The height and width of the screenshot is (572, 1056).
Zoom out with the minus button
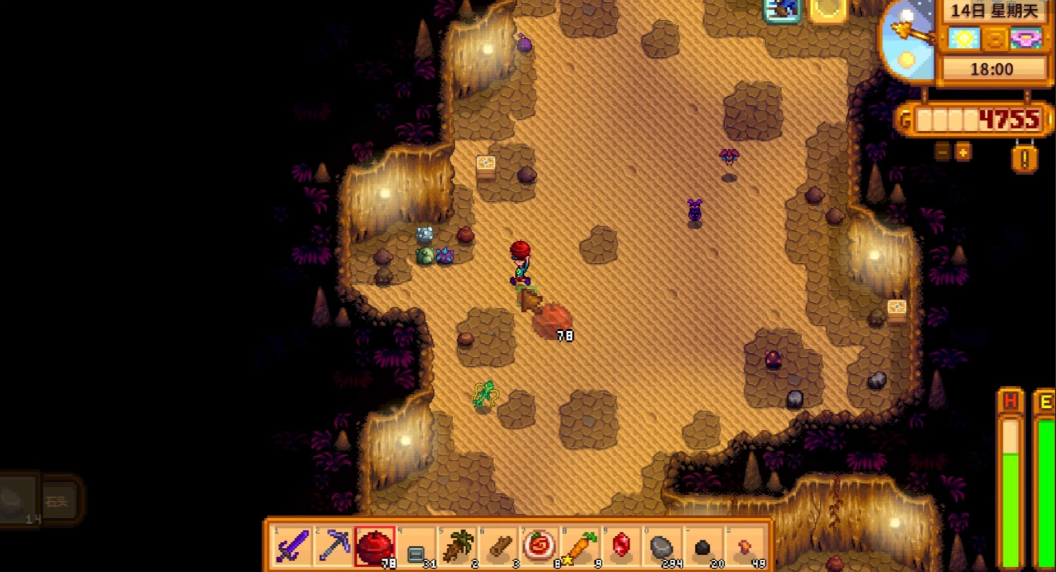tap(943, 152)
